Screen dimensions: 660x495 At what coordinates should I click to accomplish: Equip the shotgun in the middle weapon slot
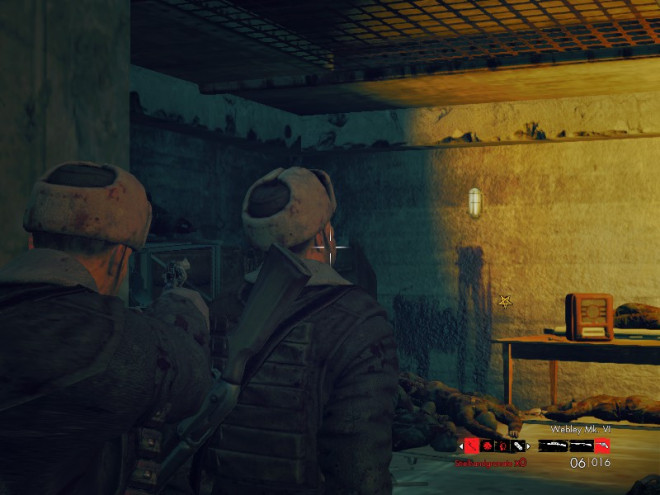[x=581, y=446]
